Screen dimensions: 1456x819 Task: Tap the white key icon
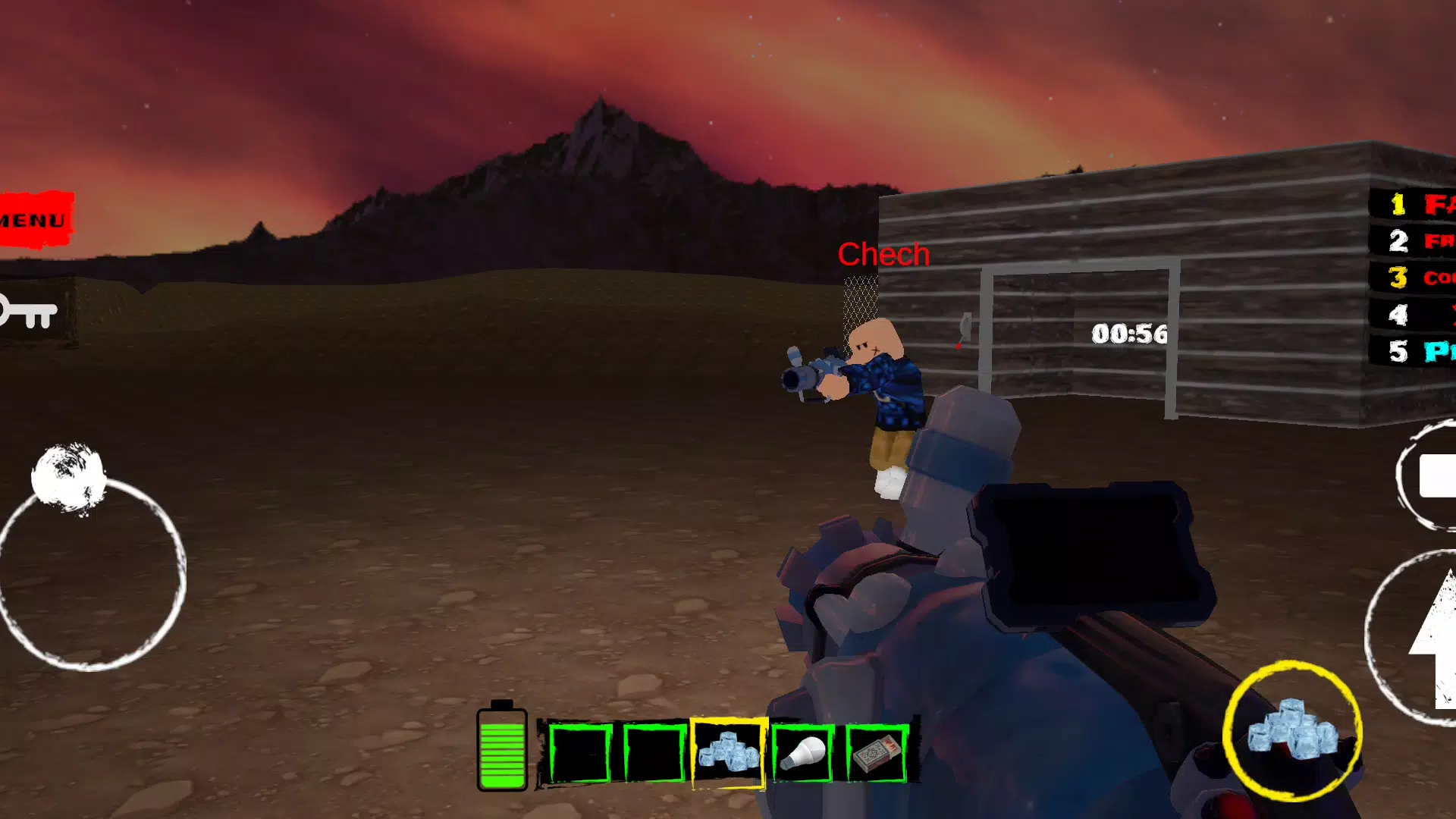tap(29, 312)
